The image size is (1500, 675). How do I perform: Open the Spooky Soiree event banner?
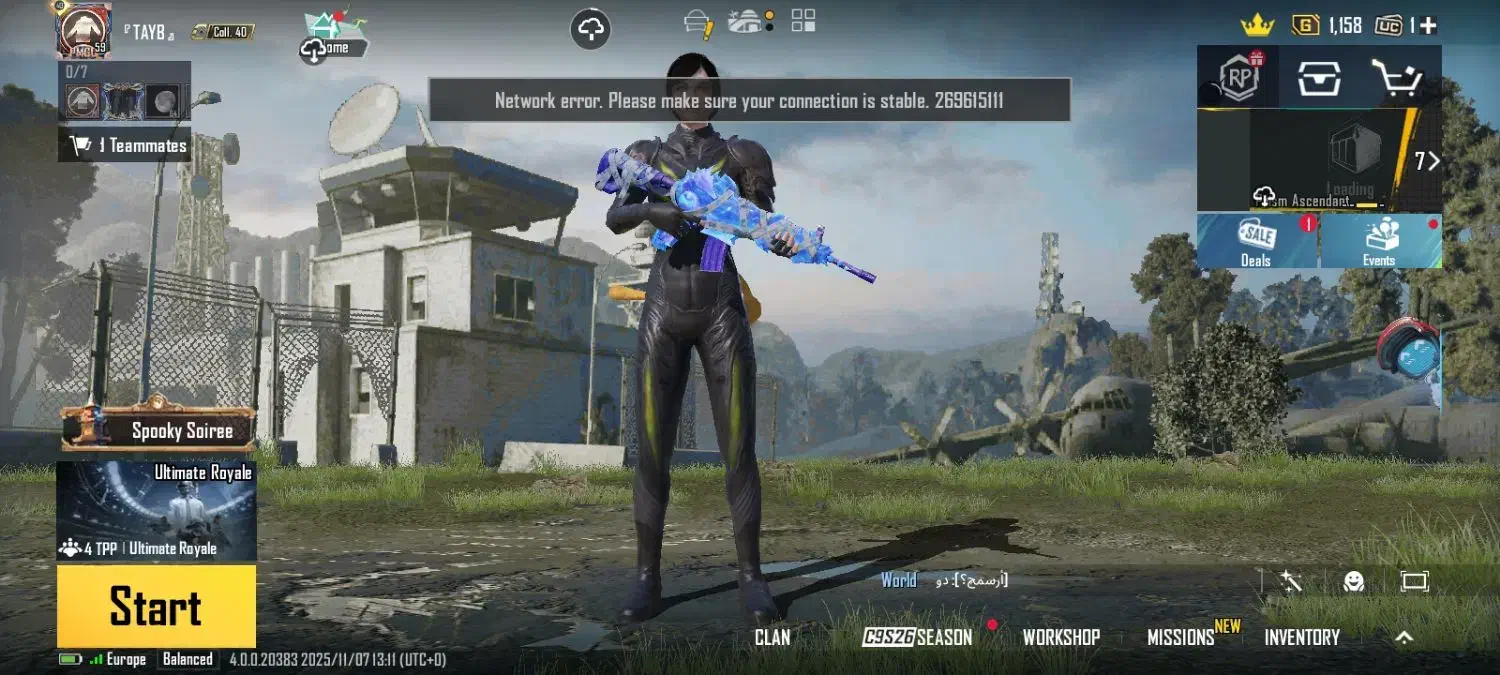160,430
